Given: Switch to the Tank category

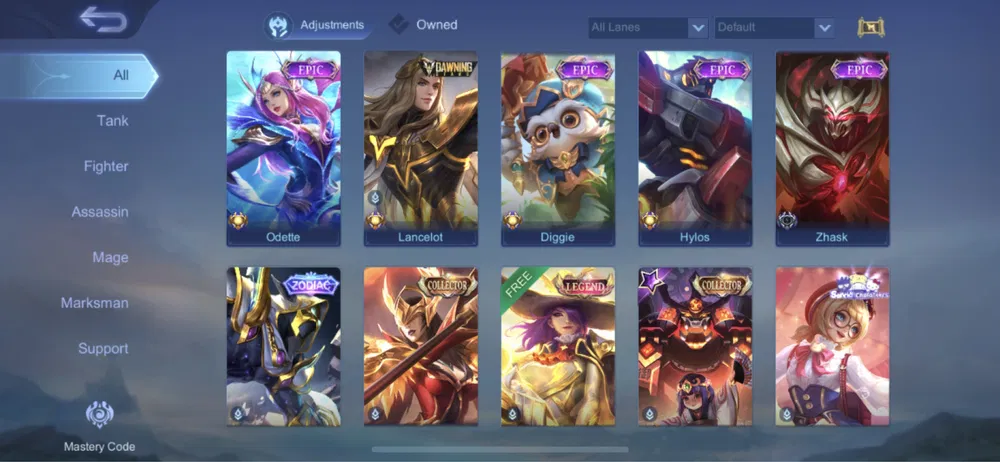Looking at the screenshot, I should [112, 121].
